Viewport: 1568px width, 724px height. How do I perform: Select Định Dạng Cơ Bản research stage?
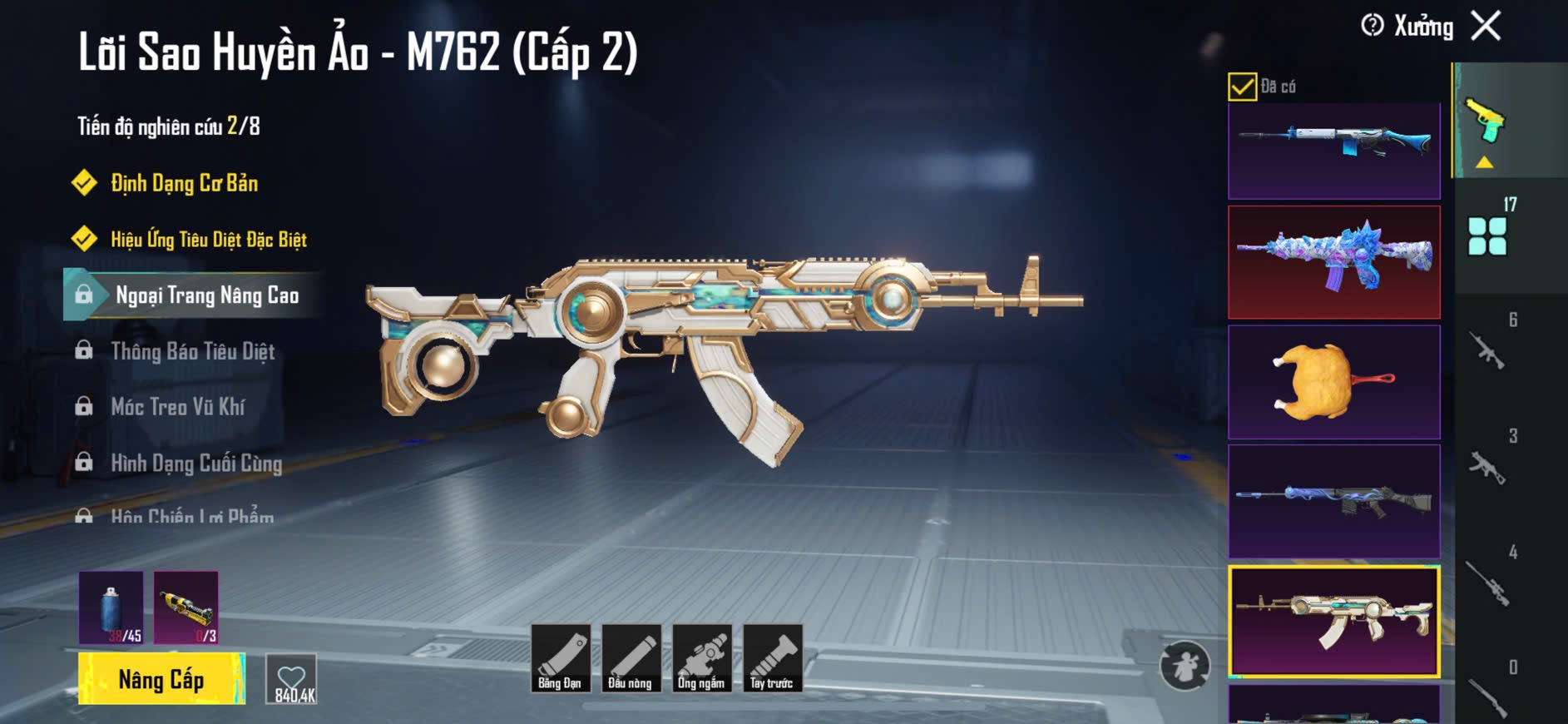pos(184,183)
